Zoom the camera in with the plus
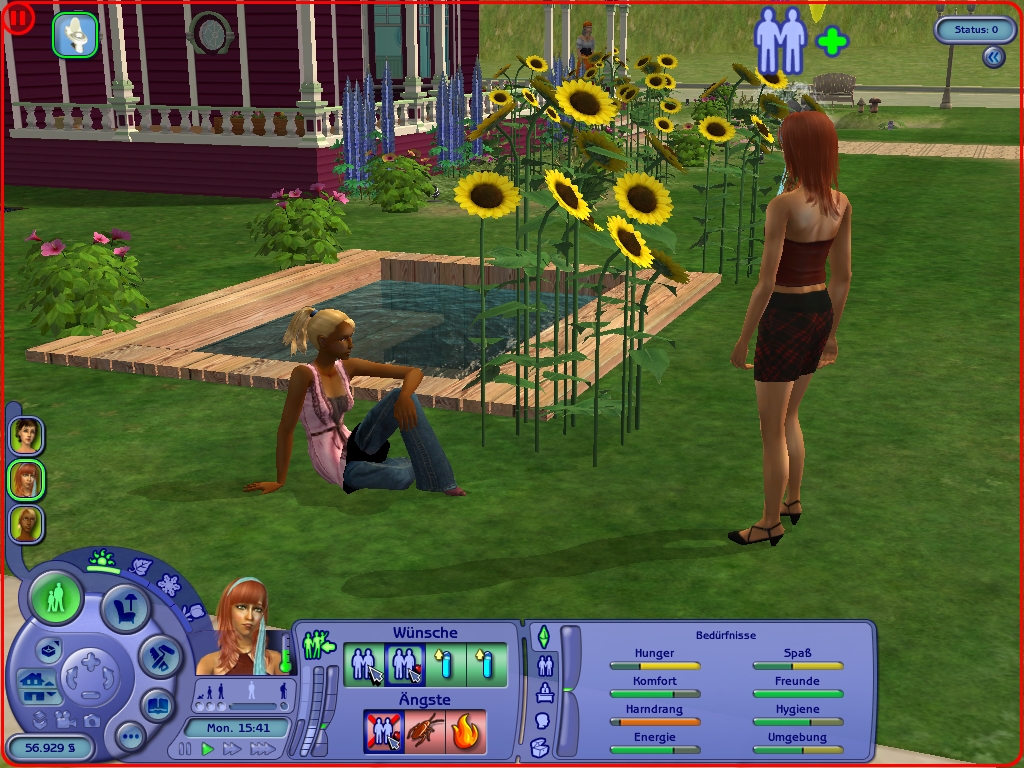Screen dimensions: 1024x768 tap(90, 661)
